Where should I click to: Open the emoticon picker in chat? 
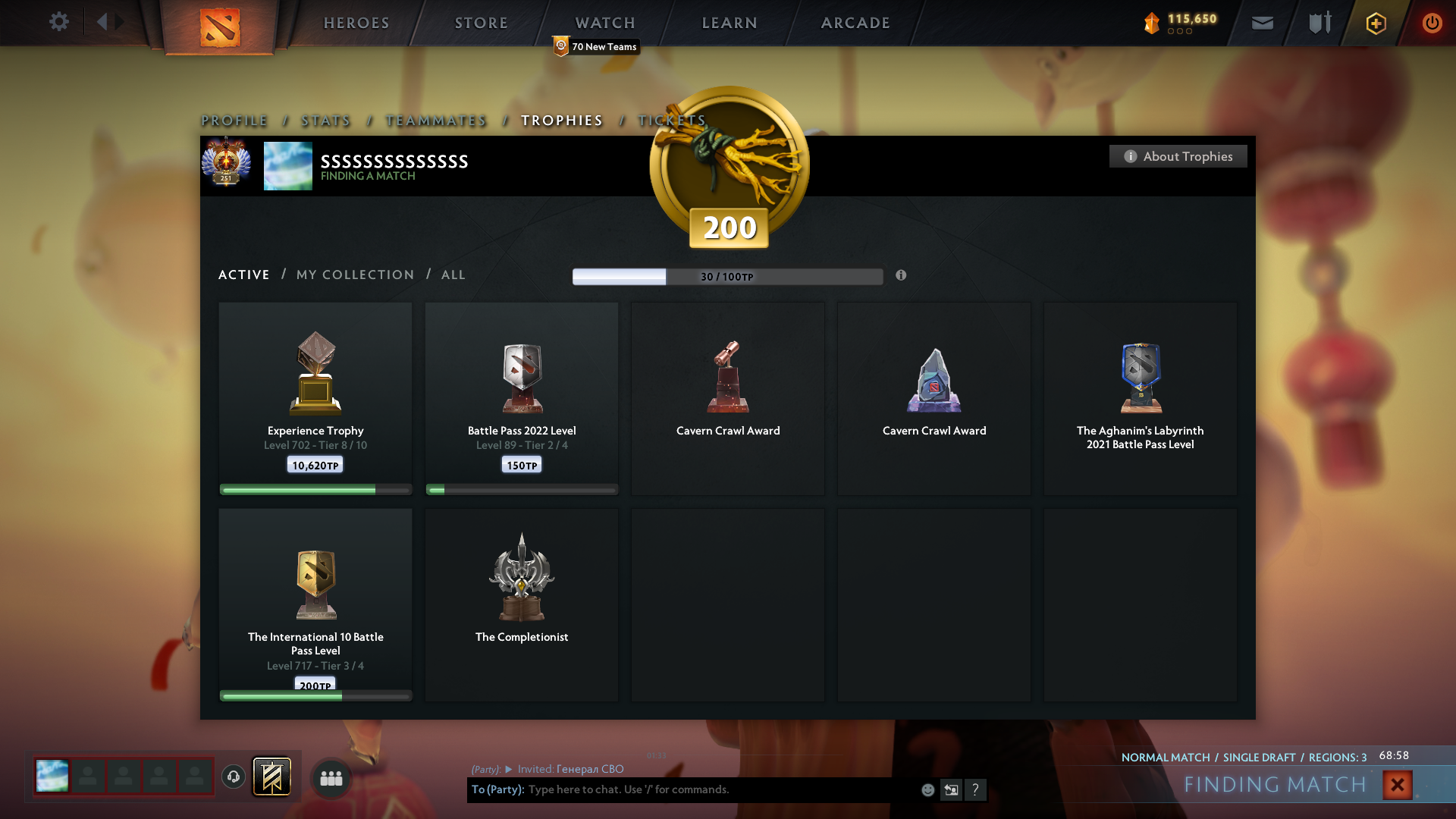pos(927,789)
